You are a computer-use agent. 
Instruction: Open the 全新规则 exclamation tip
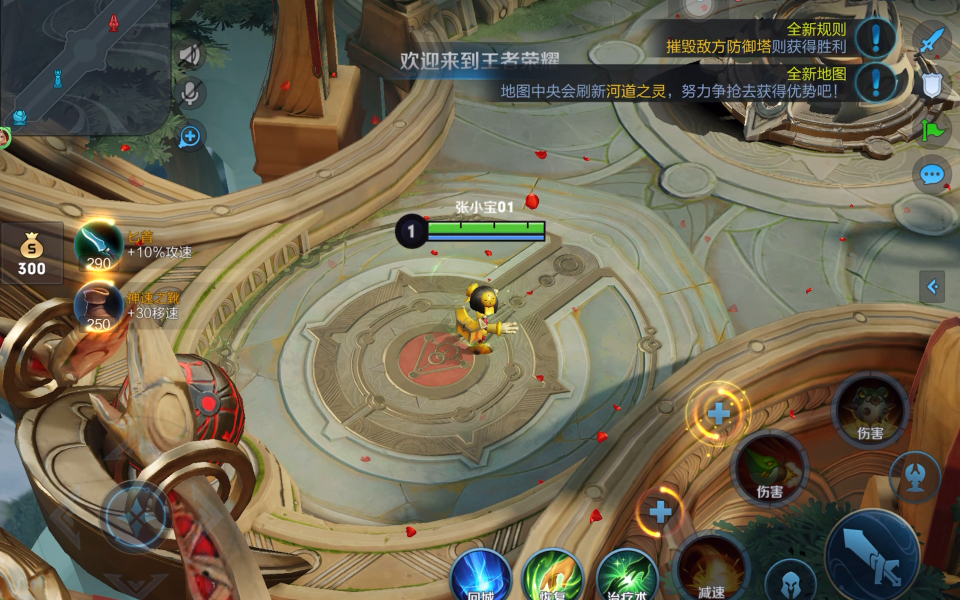pos(876,39)
